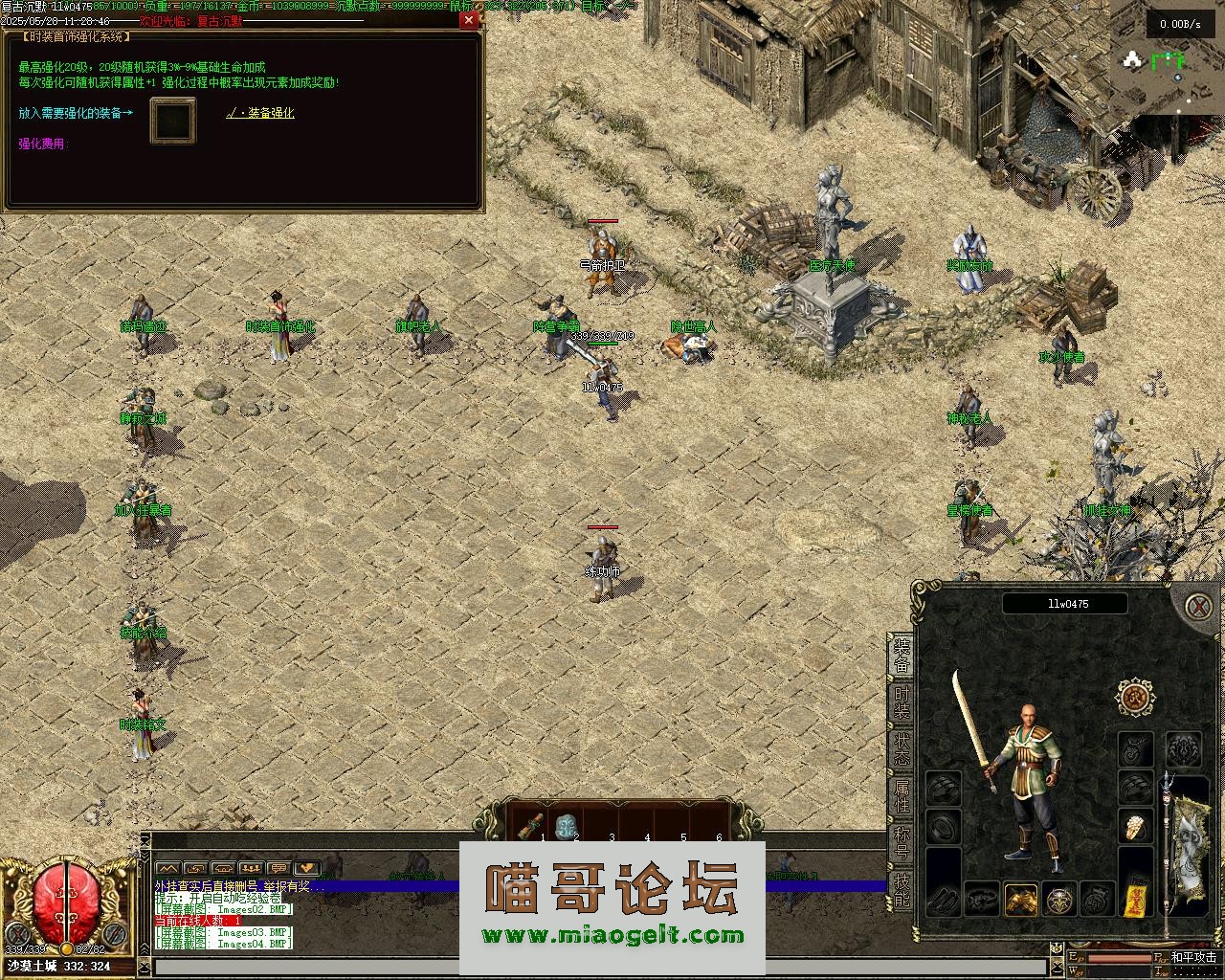Use the scroll in hotbar slot 1
Viewport: 1225px width, 980px height.
532,825
